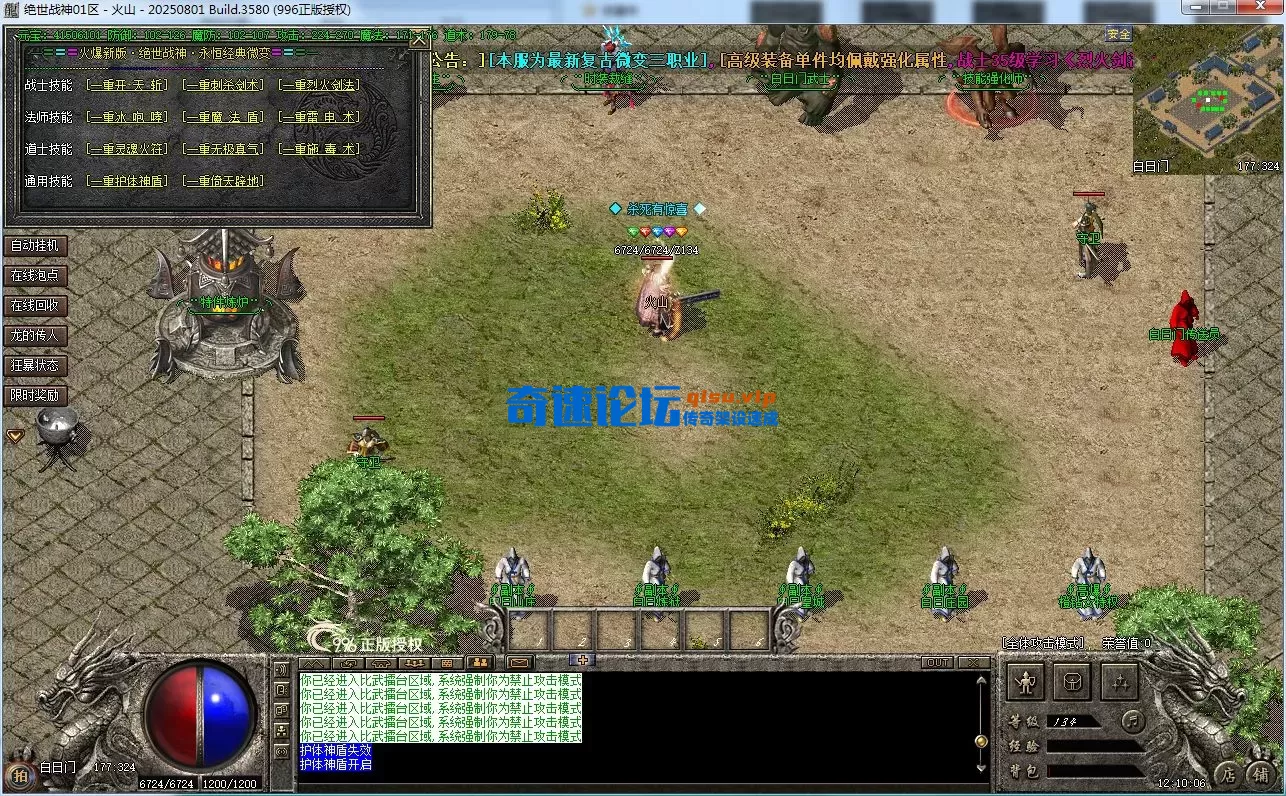Click the orange plus expander near chat toolbar
Image resolution: width=1286 pixels, height=796 pixels.
point(583,660)
